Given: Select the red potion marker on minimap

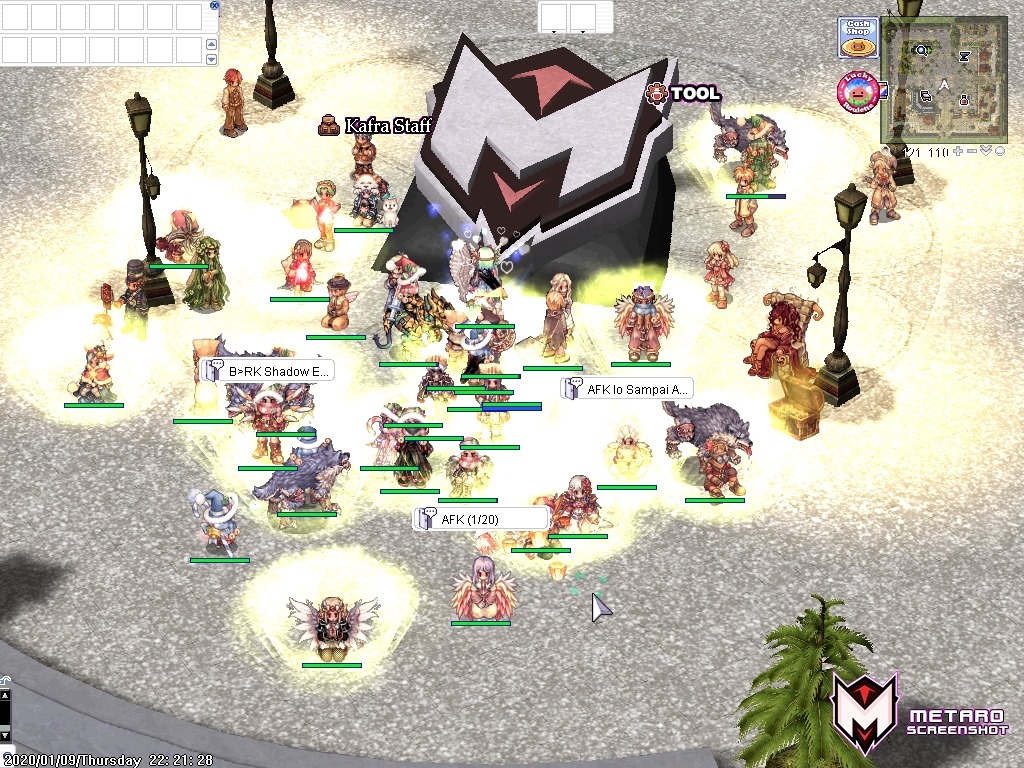Looking at the screenshot, I should pyautogui.click(x=964, y=100).
